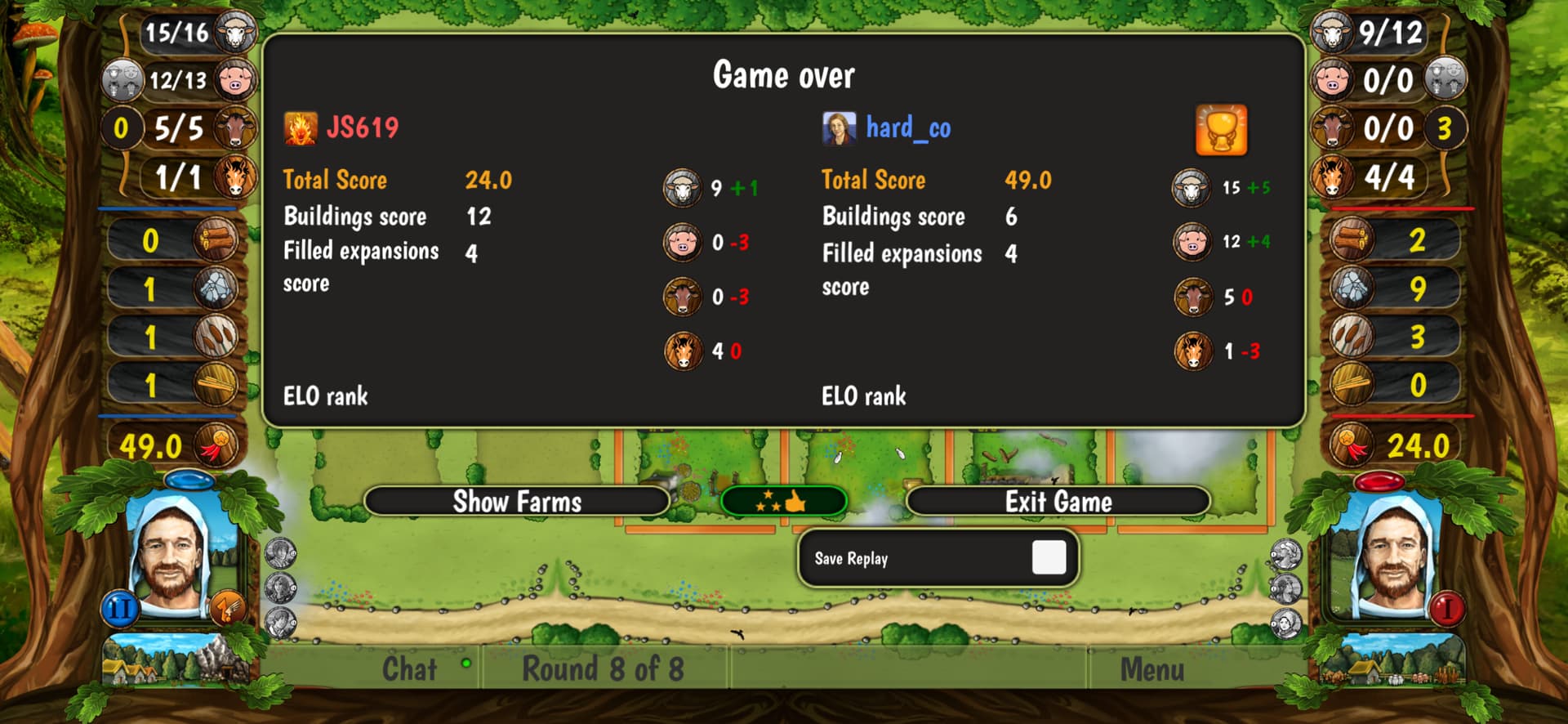Select JS619's player name
The image size is (1568, 724).
362,127
